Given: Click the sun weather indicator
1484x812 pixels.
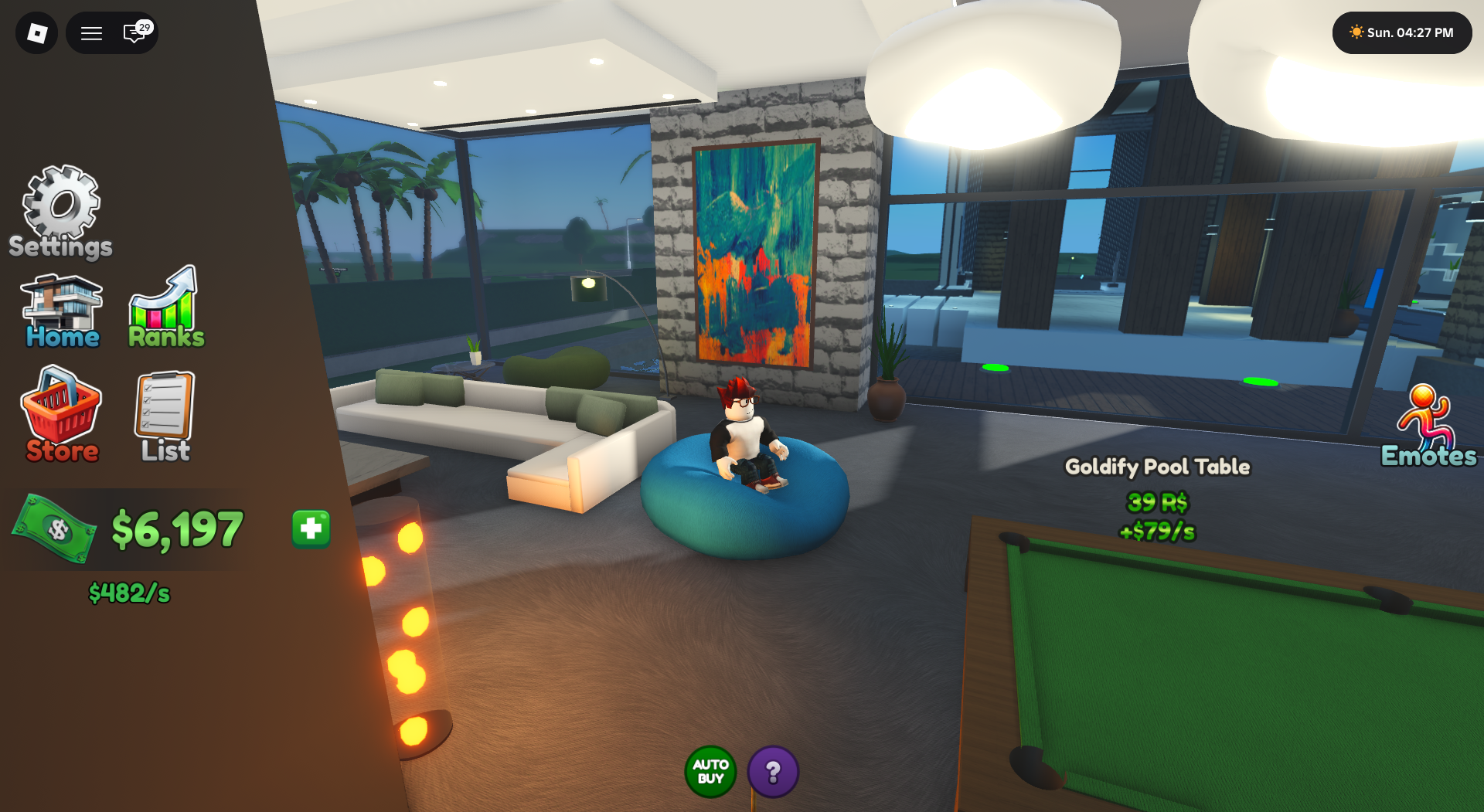Looking at the screenshot, I should 1355,32.
